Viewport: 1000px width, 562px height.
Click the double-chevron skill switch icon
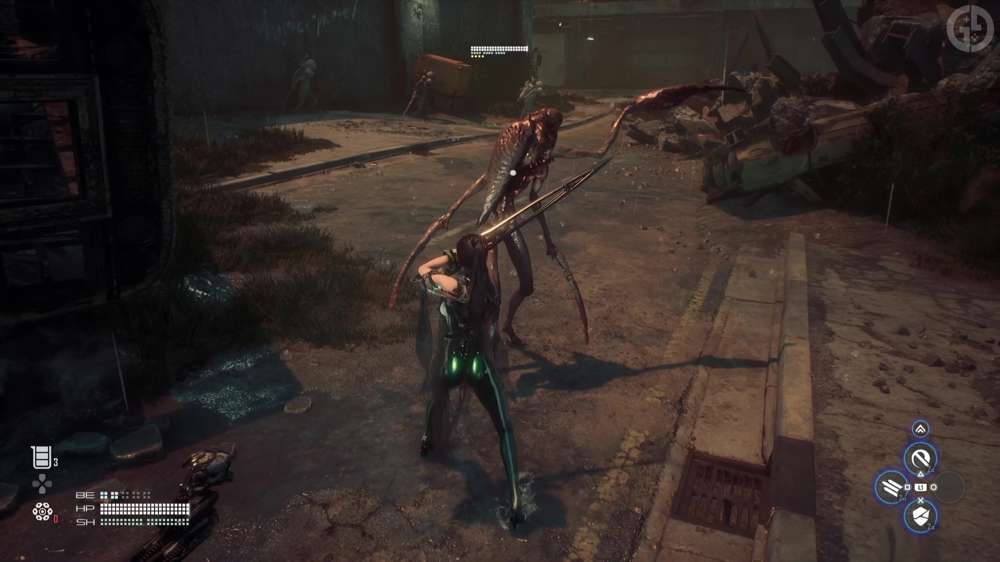tap(920, 428)
